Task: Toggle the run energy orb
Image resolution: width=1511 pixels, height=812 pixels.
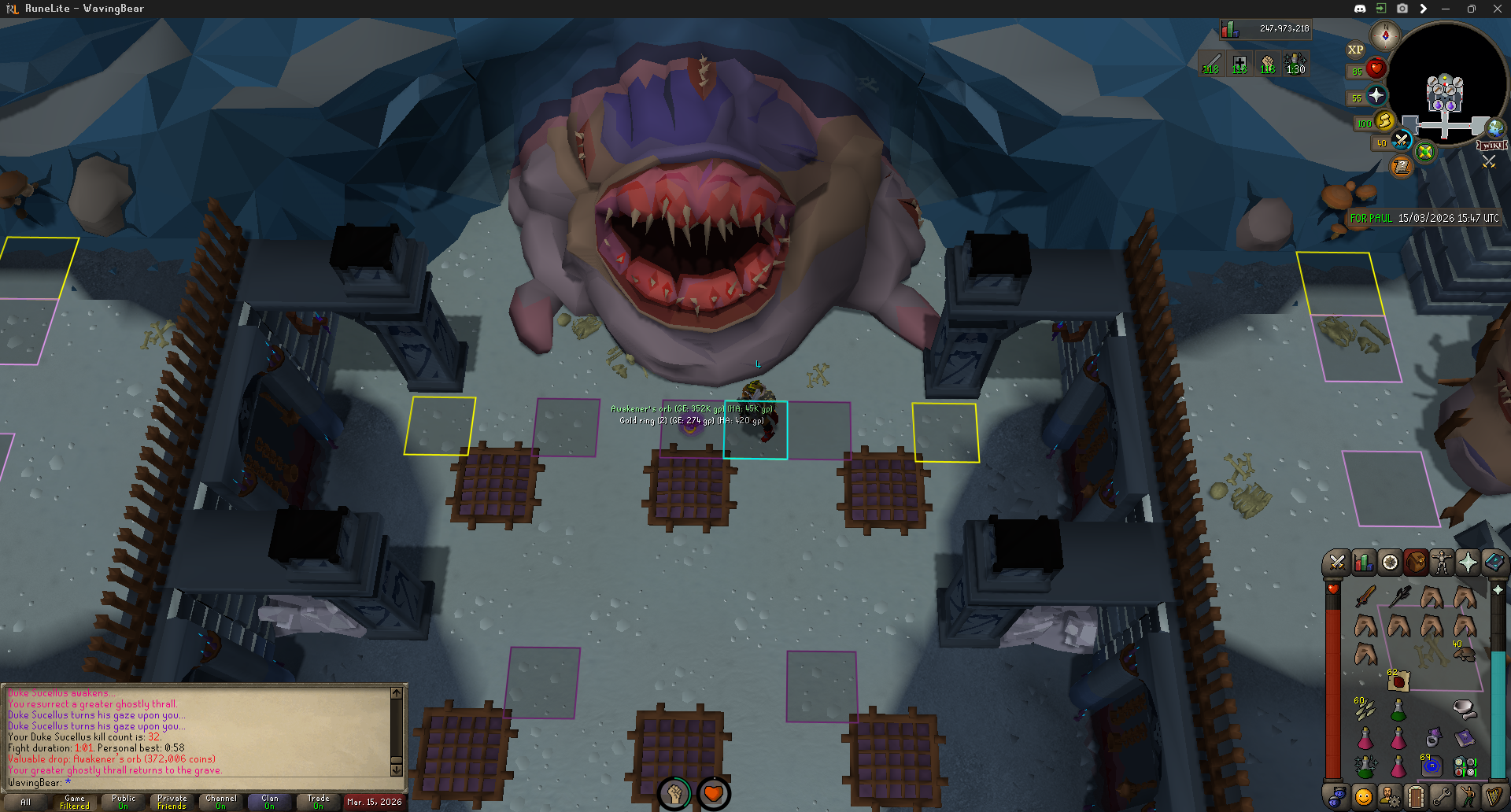Action: 1384,121
